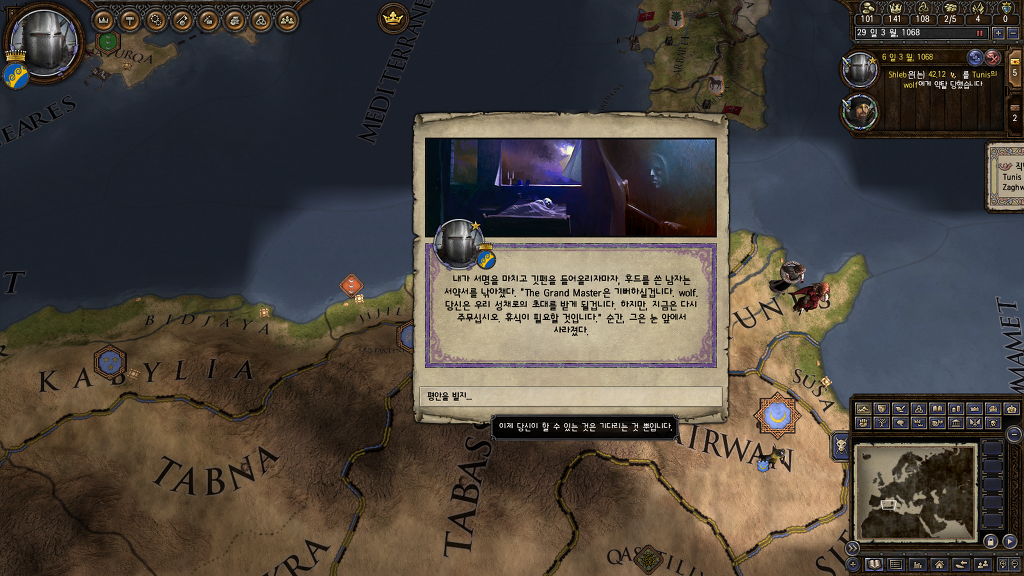Open the trinity knot tab in the top bar
This screenshot has width=1024, height=576.
260,20
